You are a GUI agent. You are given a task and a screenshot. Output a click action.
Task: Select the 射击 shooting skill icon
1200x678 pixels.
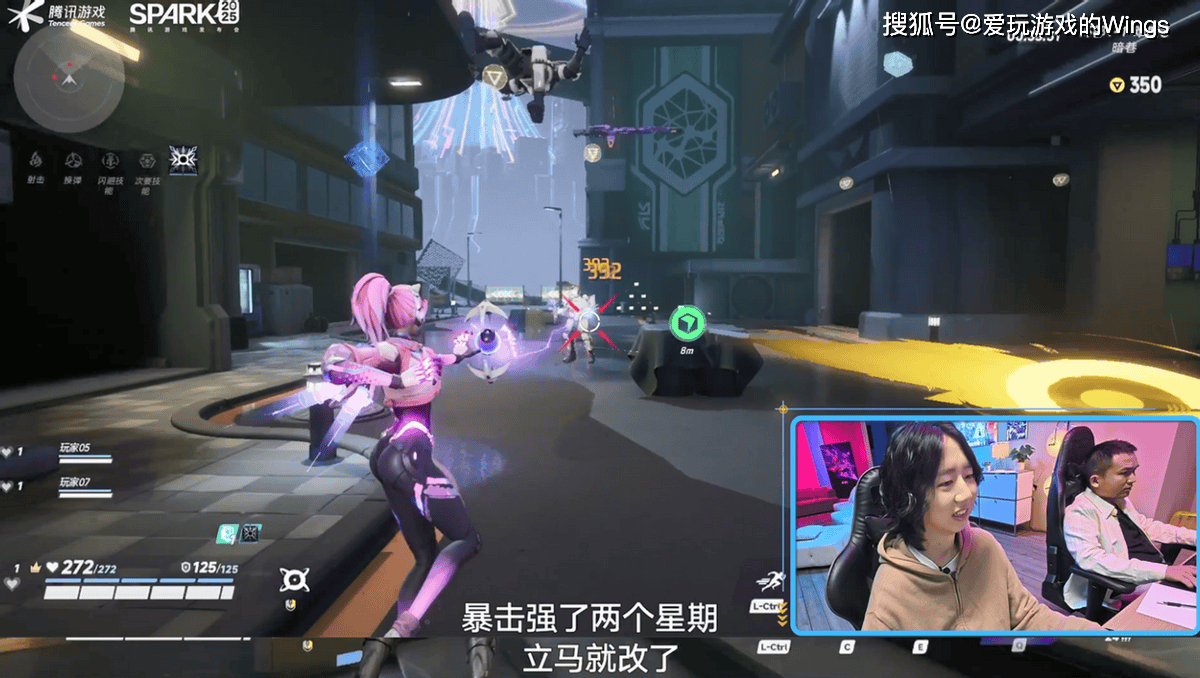pyautogui.click(x=35, y=160)
